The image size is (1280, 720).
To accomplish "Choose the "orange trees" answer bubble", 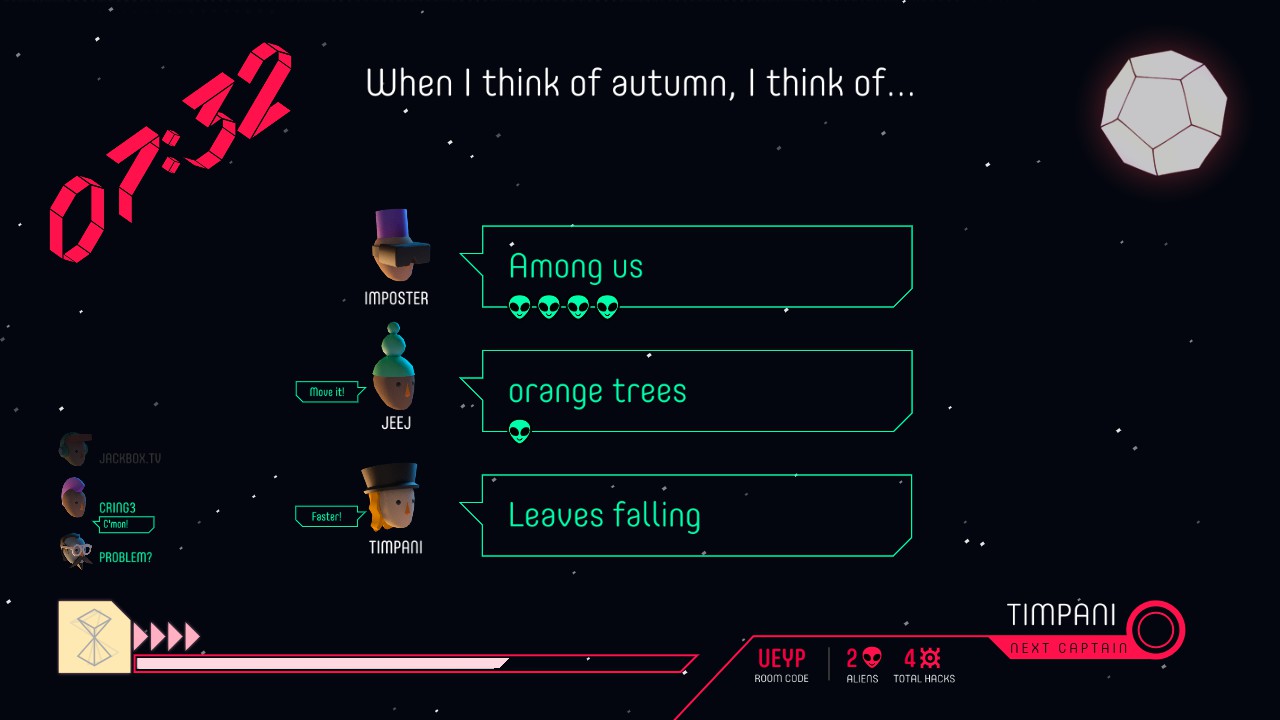I will (x=697, y=391).
